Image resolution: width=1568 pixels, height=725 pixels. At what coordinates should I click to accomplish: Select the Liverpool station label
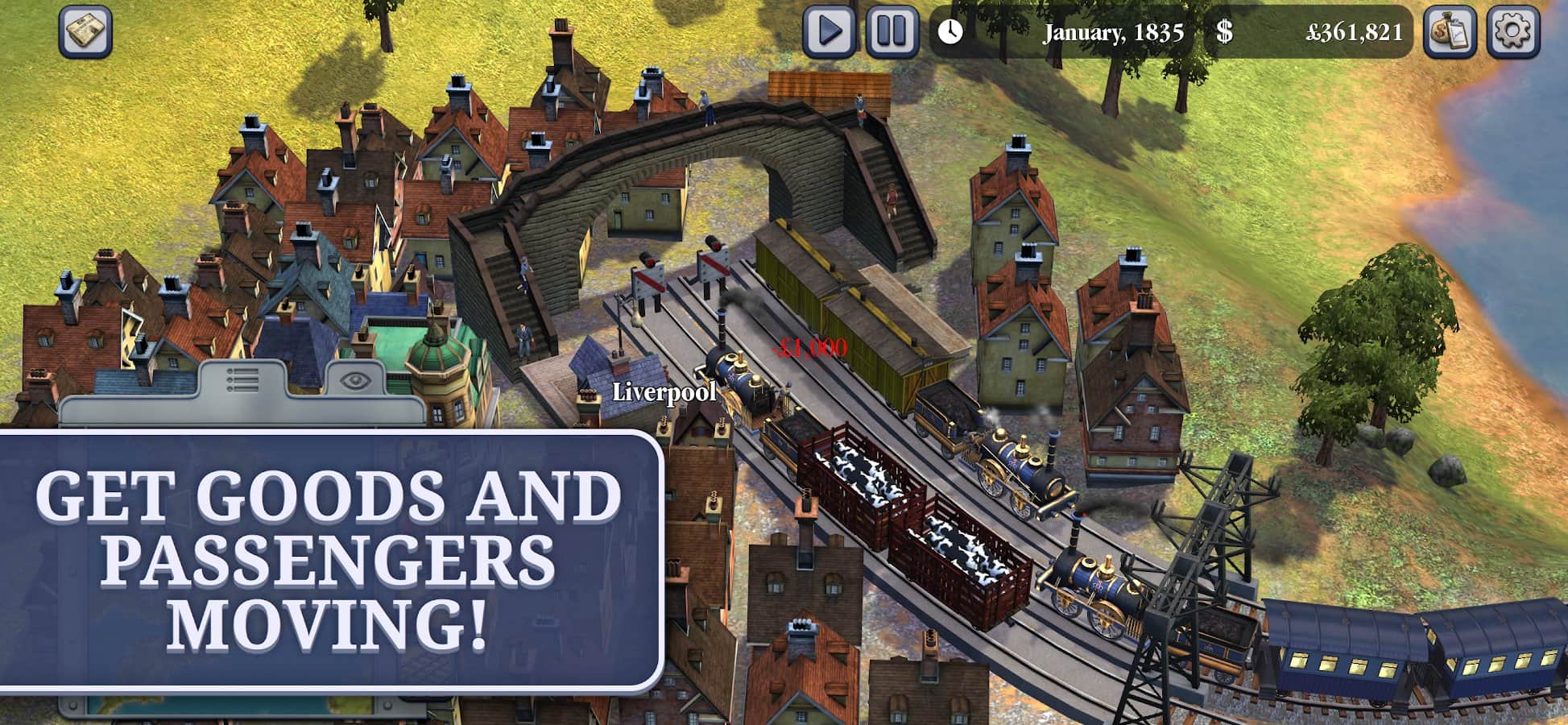[664, 392]
